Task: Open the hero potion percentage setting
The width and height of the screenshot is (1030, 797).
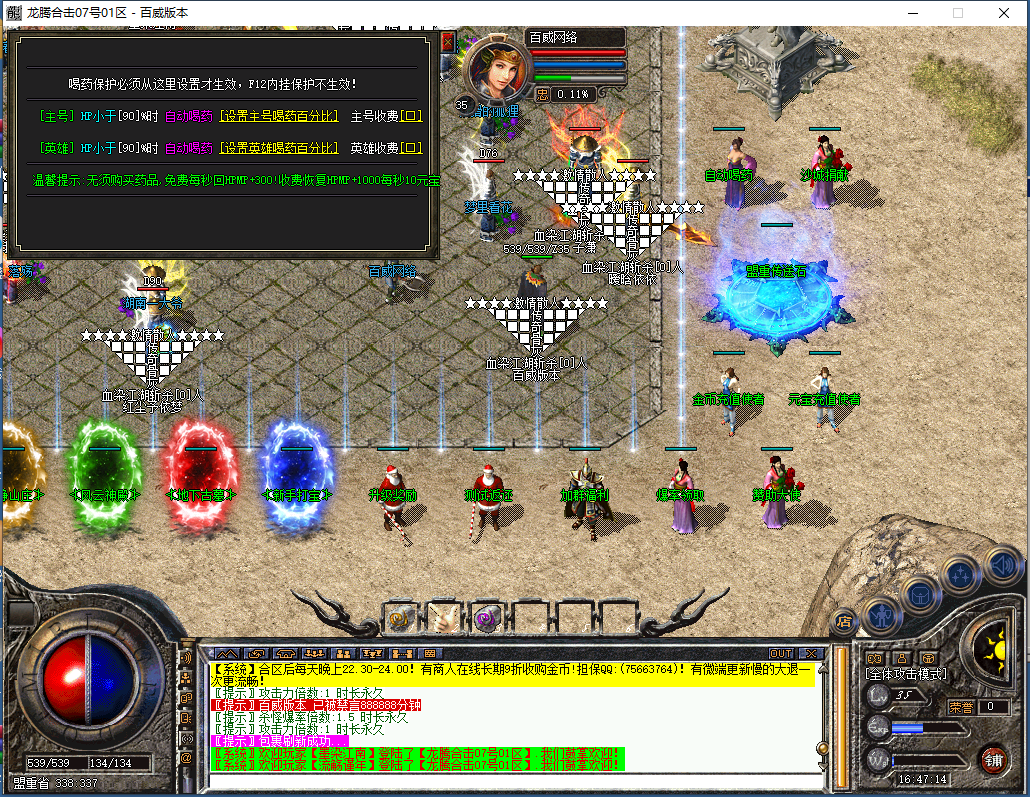Action: click(x=279, y=147)
